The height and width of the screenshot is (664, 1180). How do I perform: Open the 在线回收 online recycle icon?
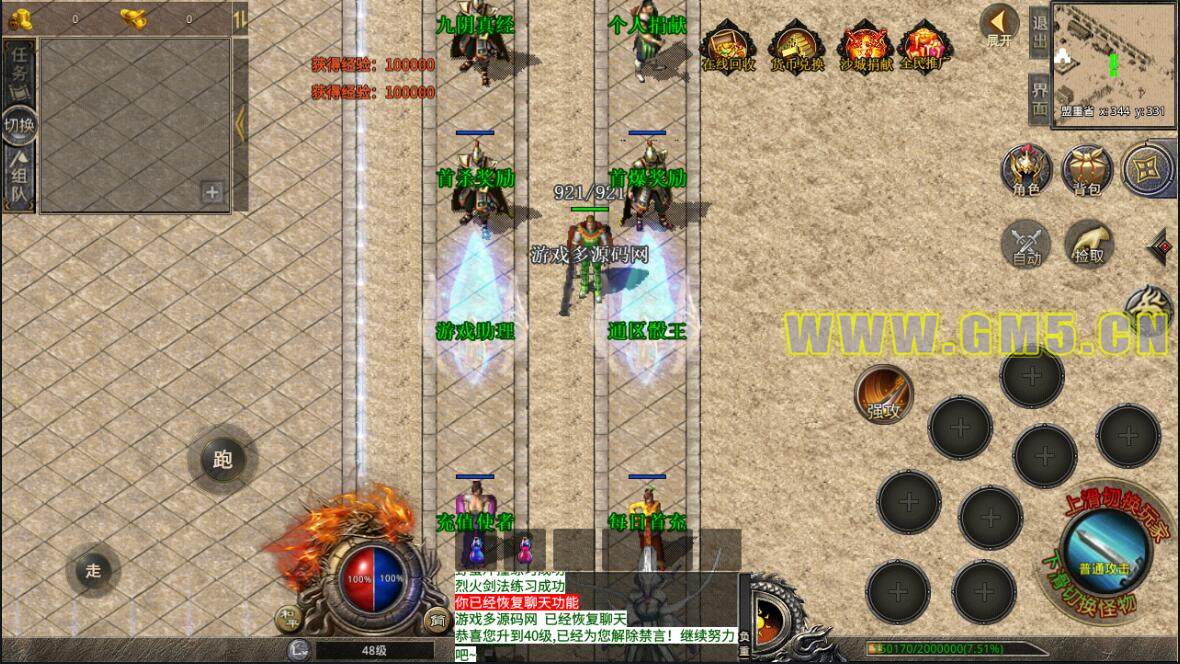(x=728, y=47)
